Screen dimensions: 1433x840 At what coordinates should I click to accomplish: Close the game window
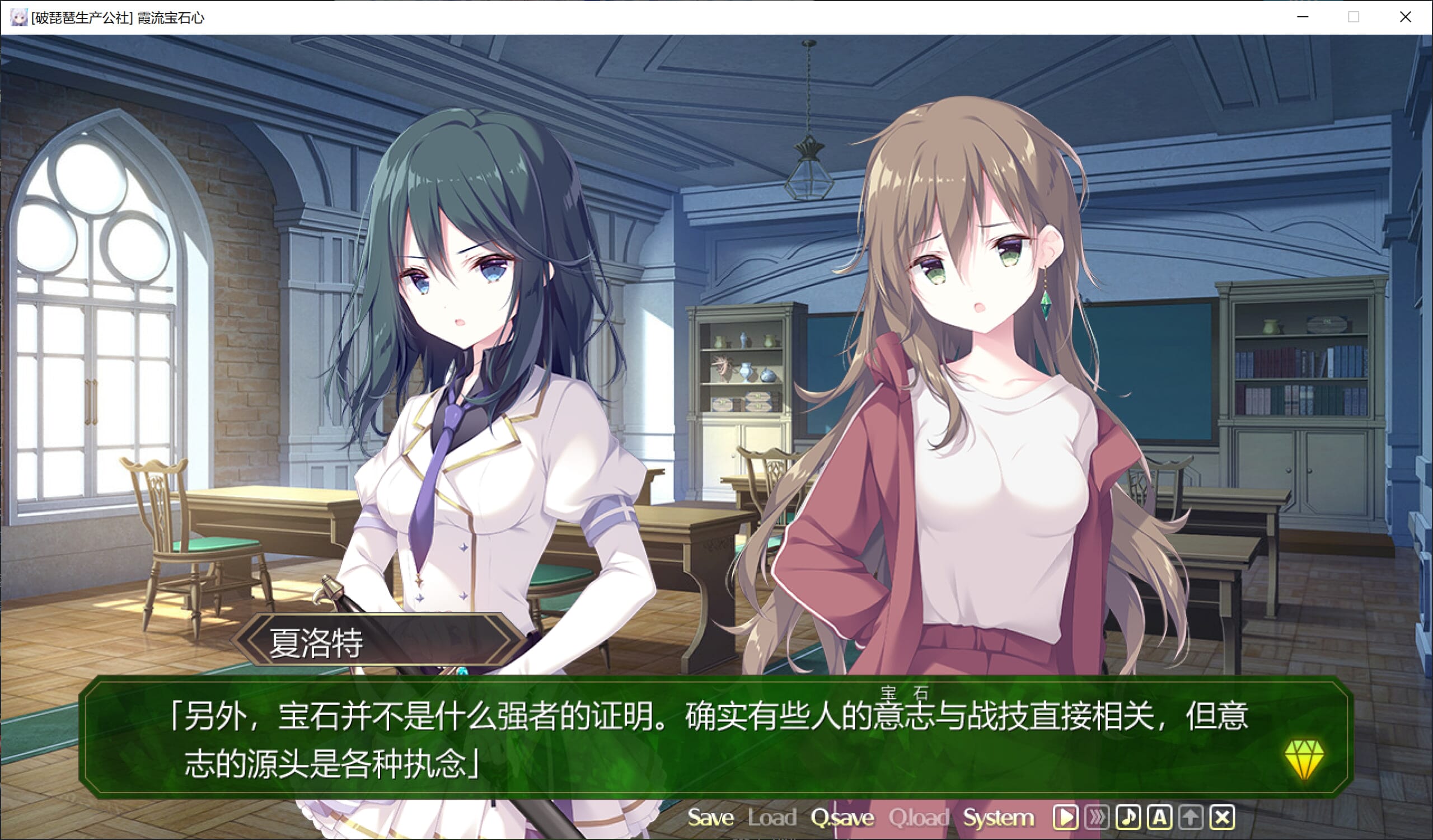(1405, 17)
